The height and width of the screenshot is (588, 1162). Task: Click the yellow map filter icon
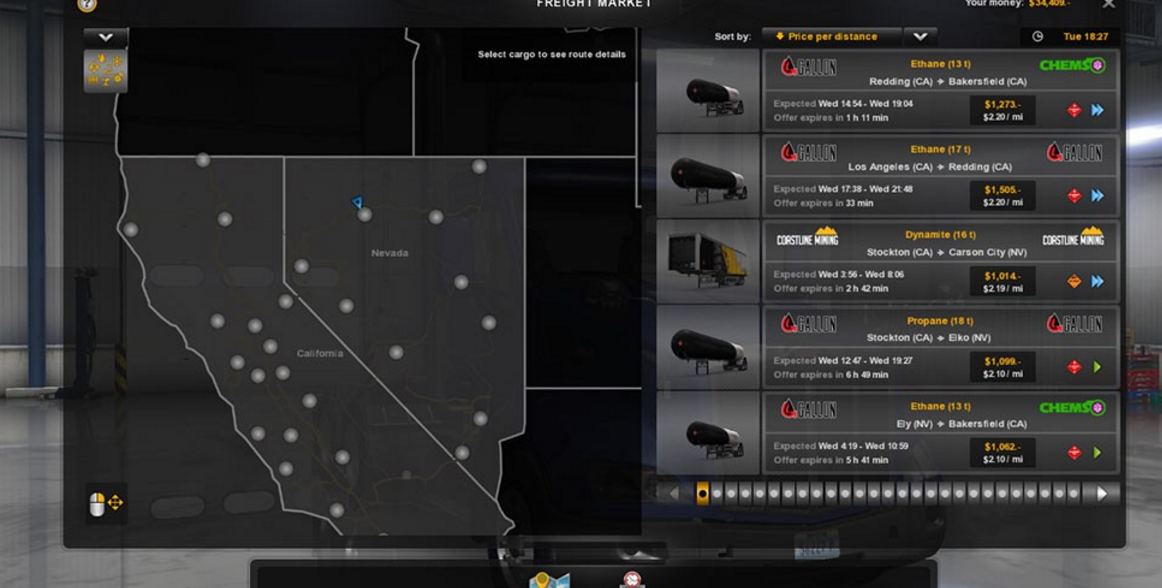105,71
